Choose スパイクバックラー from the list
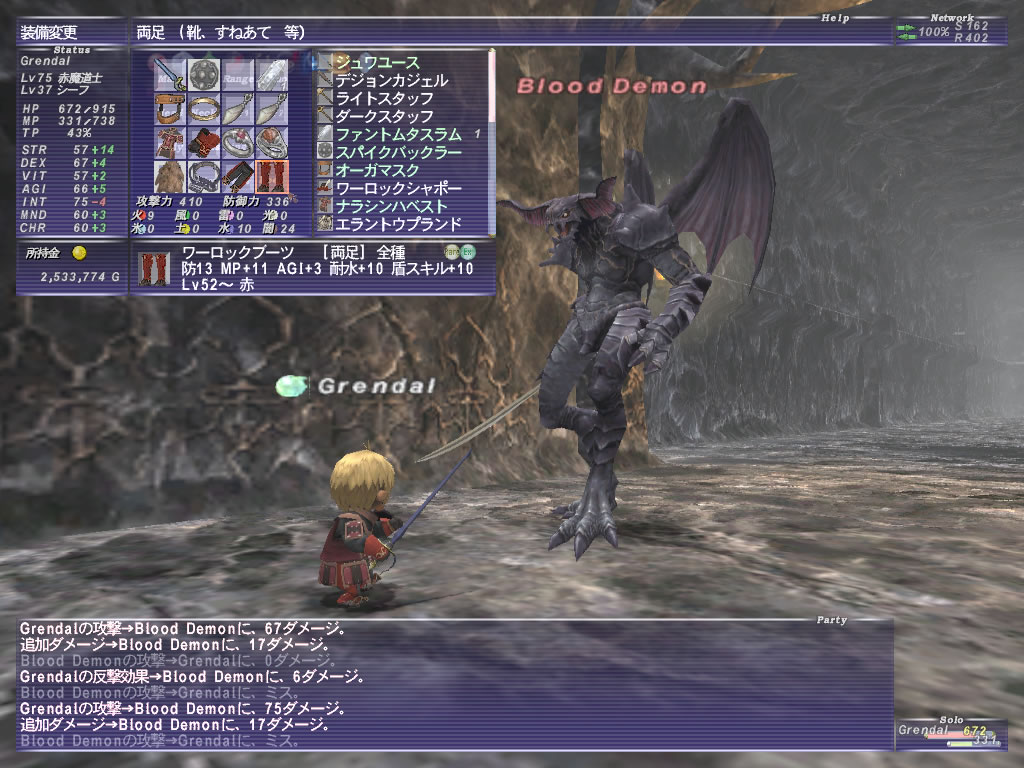 (398, 152)
